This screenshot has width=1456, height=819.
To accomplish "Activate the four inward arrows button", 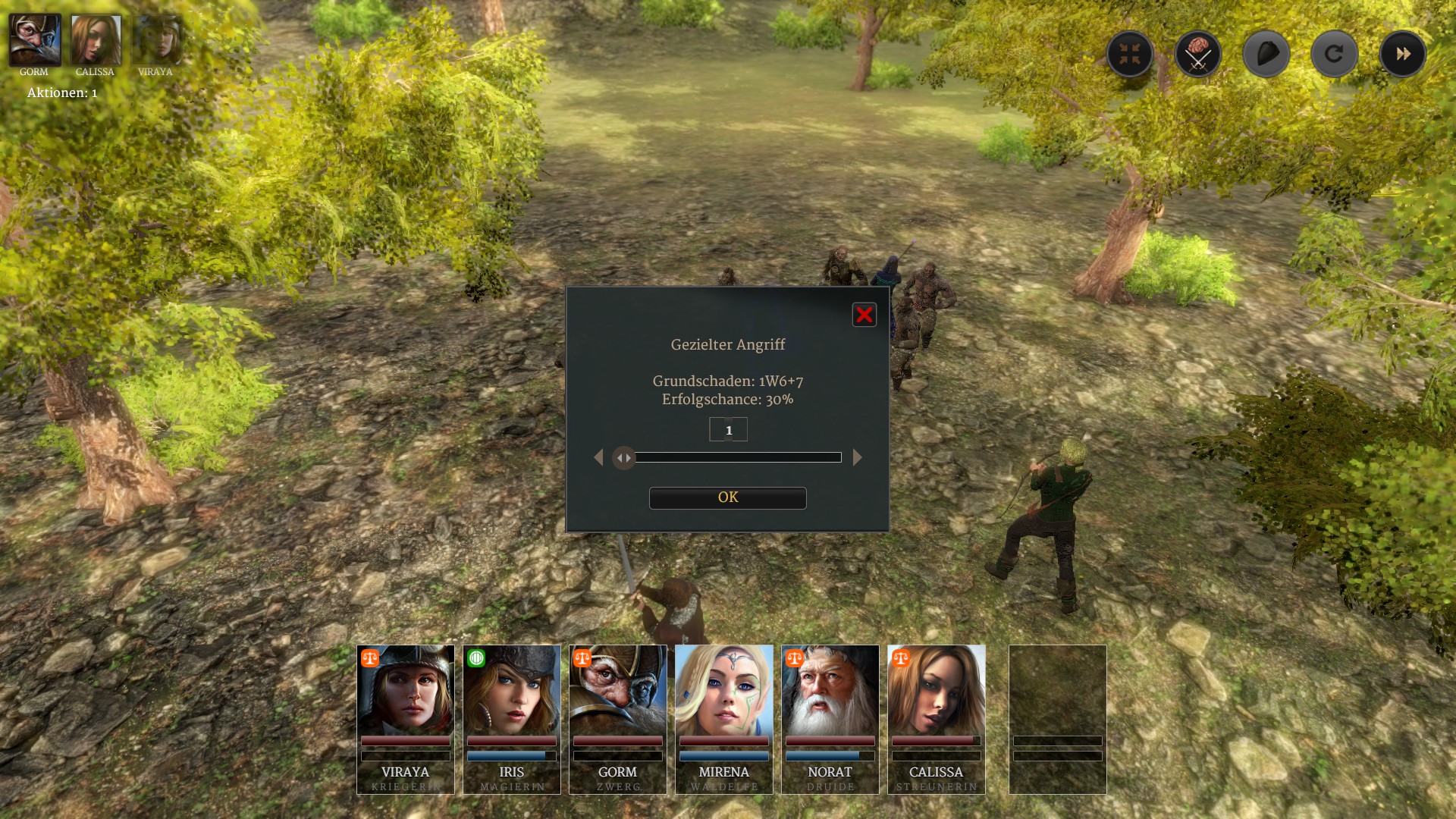I will pos(1130,54).
